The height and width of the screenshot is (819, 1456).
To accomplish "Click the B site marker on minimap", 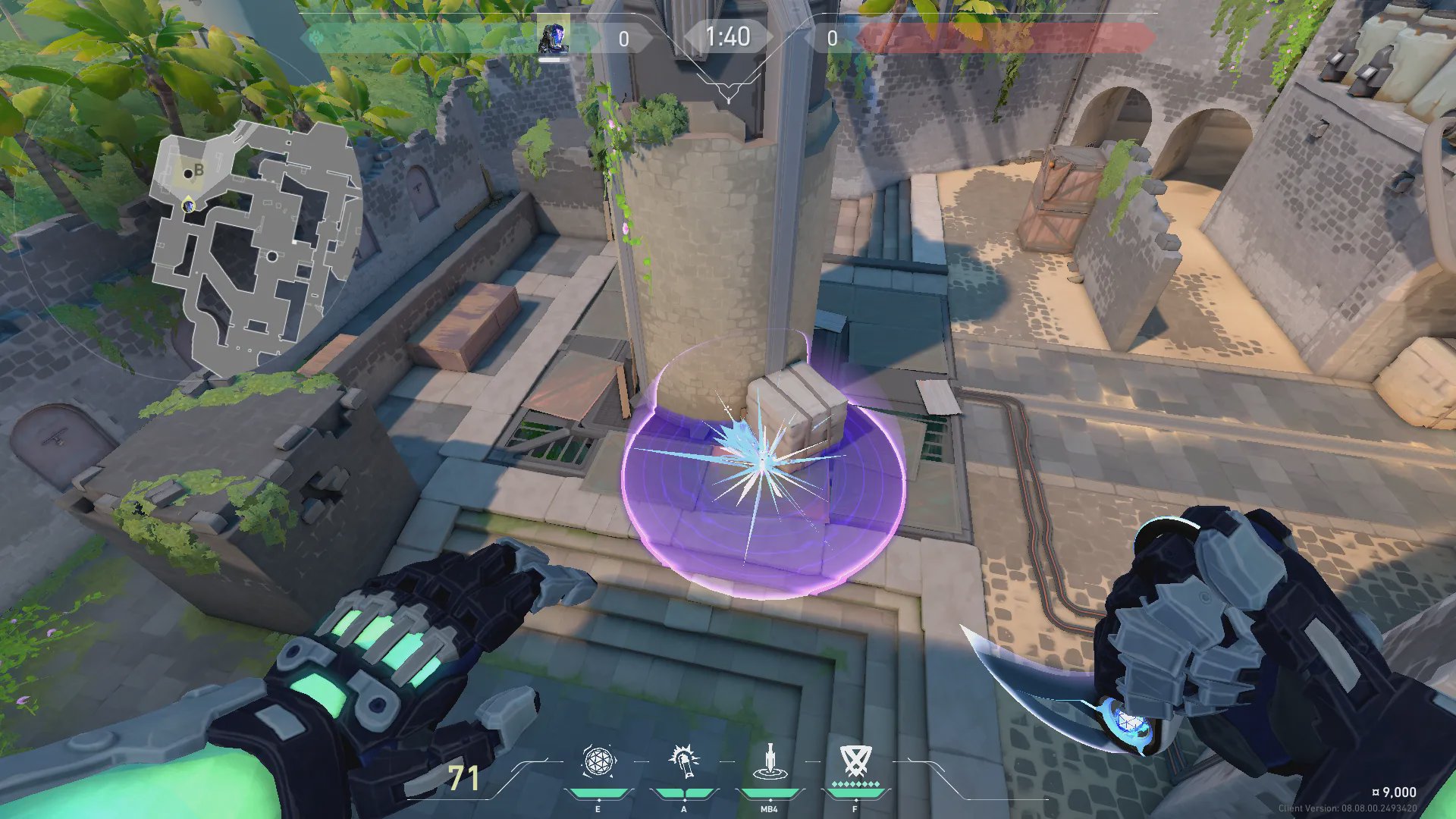I will [199, 170].
